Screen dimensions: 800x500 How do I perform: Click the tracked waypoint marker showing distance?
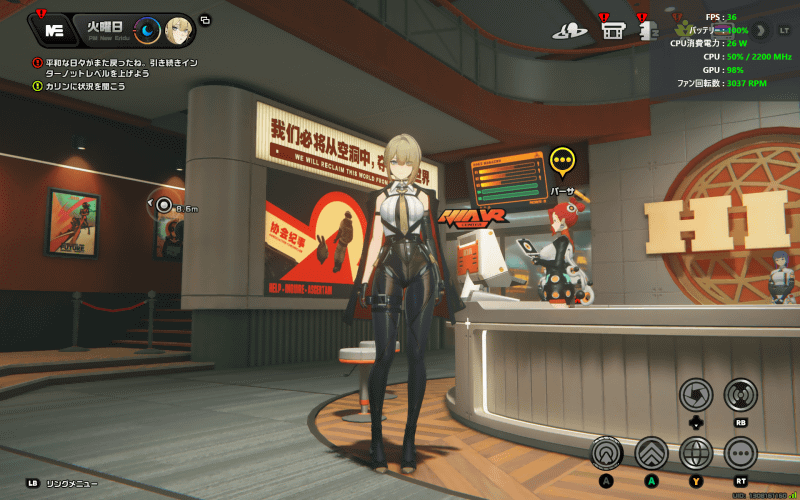click(164, 205)
